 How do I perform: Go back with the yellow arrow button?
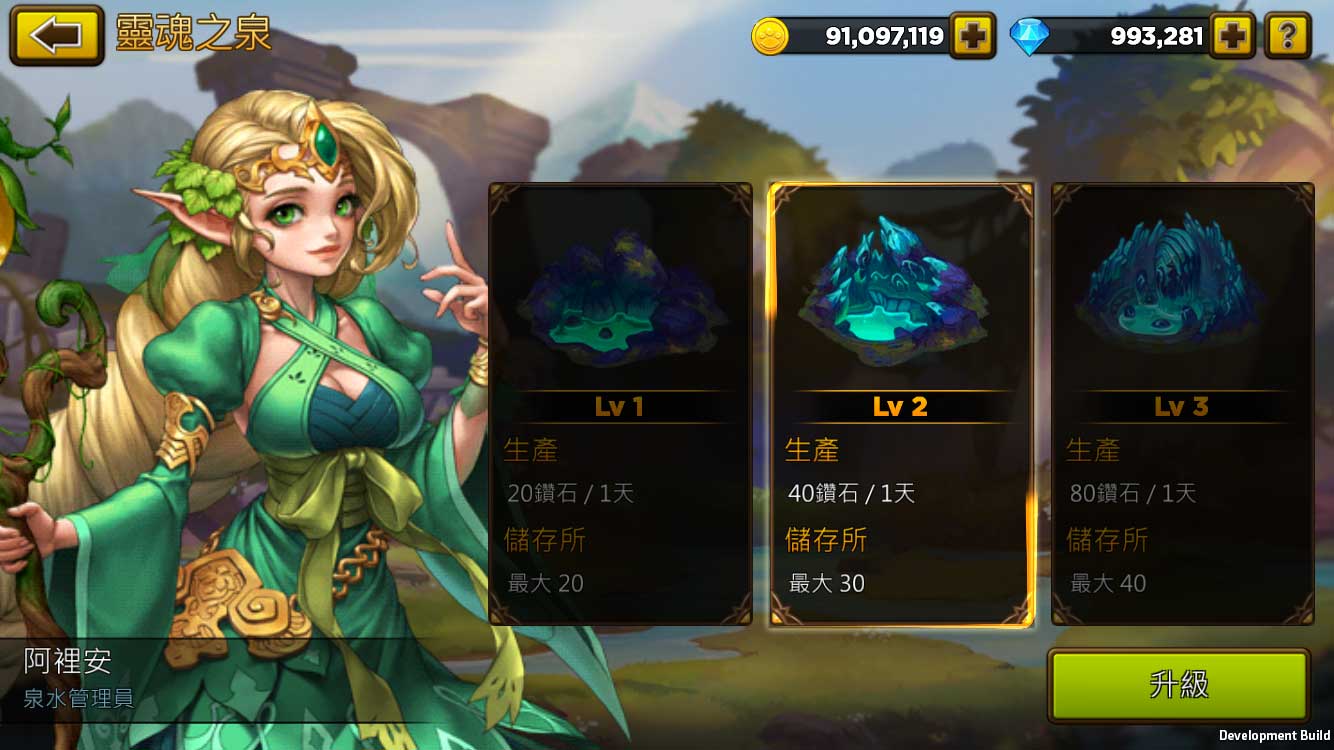tap(57, 35)
